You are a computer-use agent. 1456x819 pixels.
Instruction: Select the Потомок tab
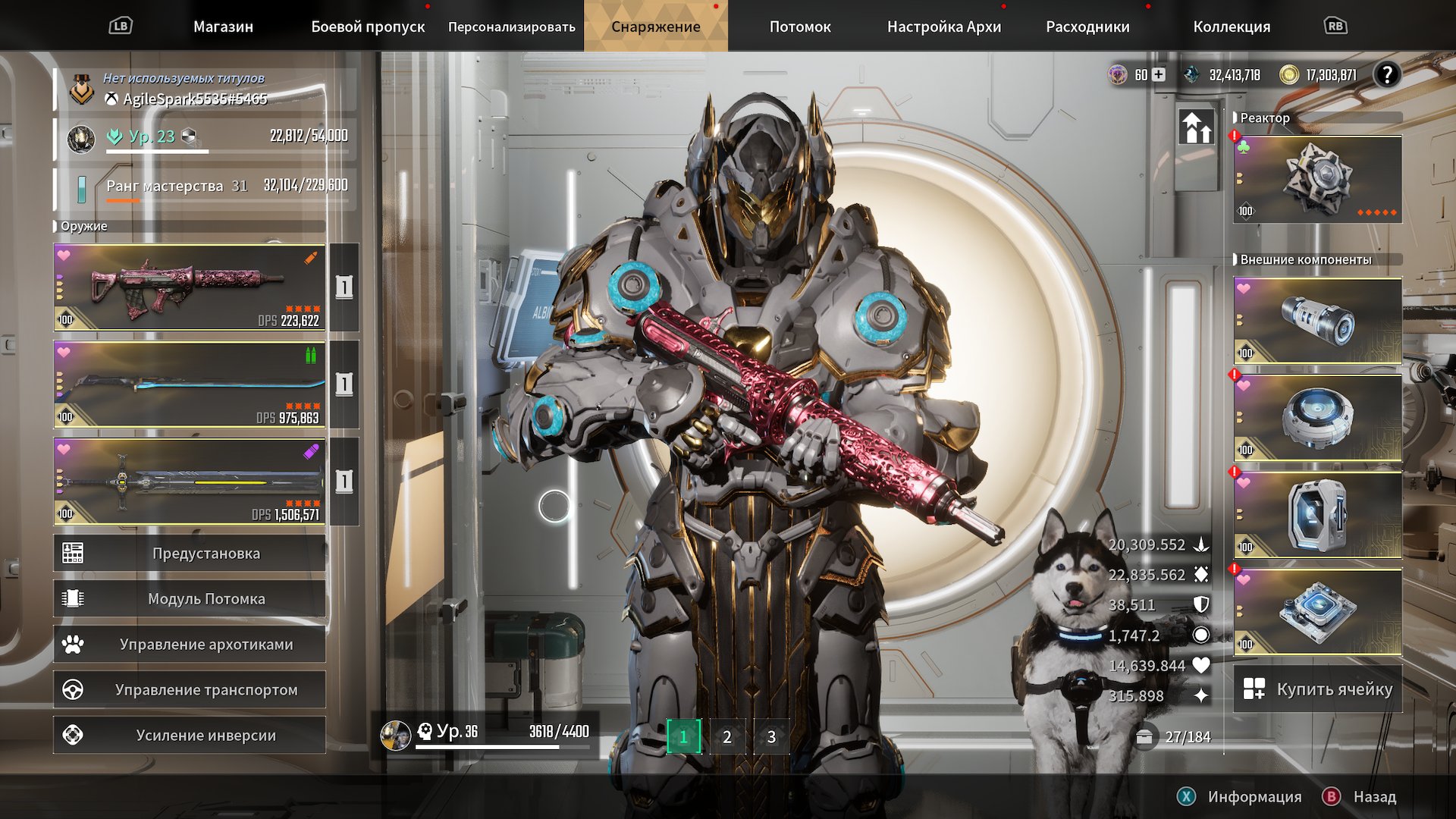tap(800, 27)
